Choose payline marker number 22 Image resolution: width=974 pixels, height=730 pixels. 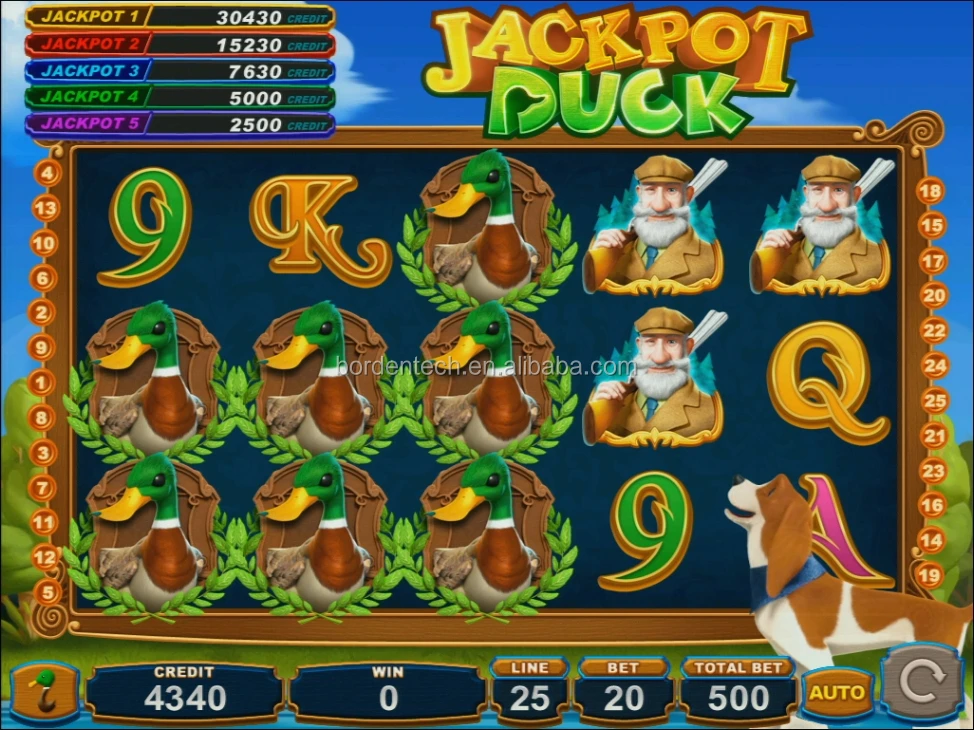(934, 330)
